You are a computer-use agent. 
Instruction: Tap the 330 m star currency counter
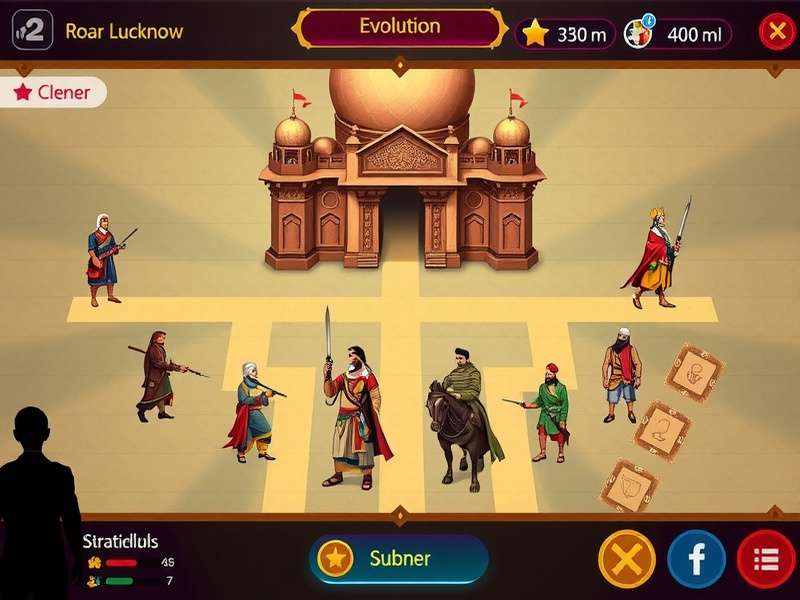(564, 34)
